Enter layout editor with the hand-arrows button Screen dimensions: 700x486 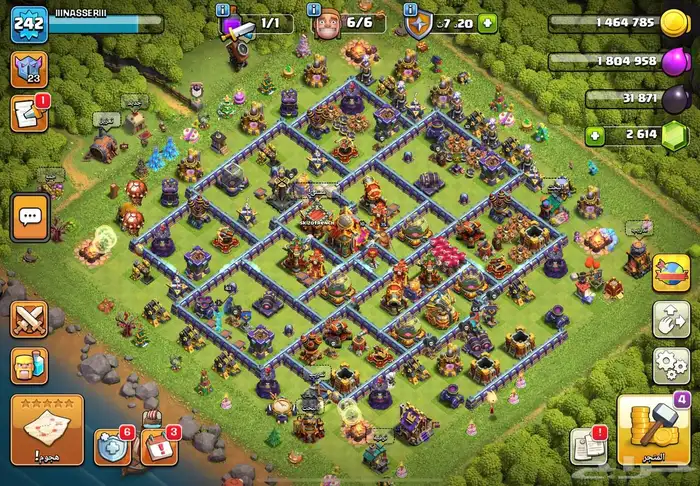[671, 319]
